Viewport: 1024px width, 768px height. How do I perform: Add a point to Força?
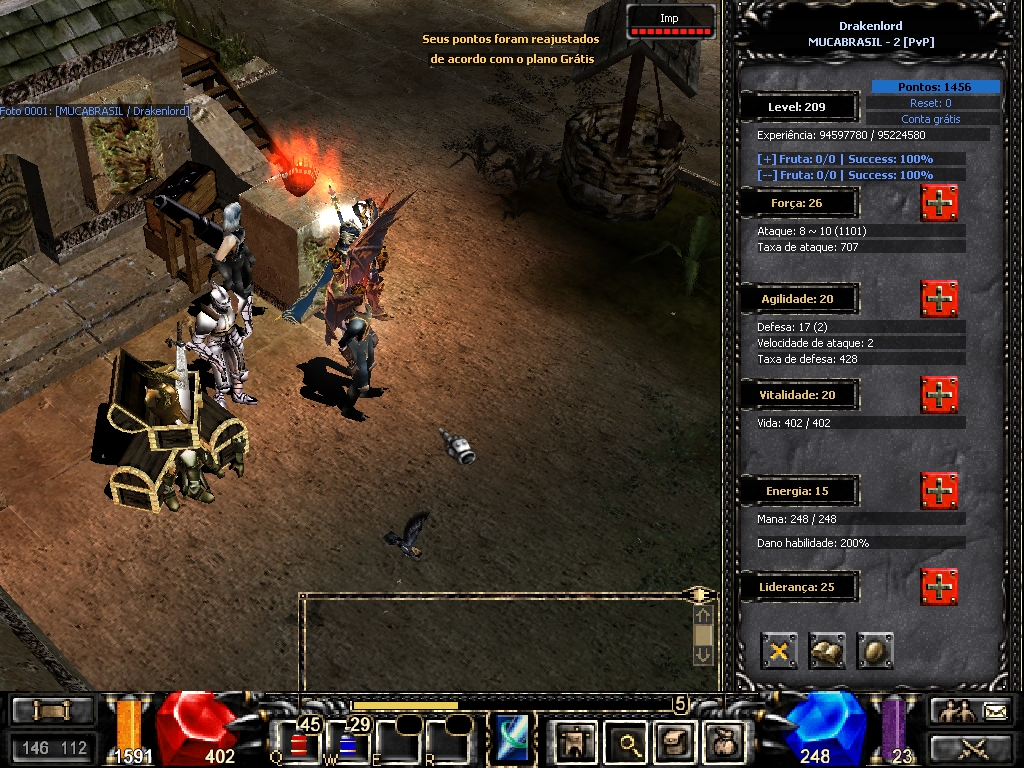tap(939, 203)
